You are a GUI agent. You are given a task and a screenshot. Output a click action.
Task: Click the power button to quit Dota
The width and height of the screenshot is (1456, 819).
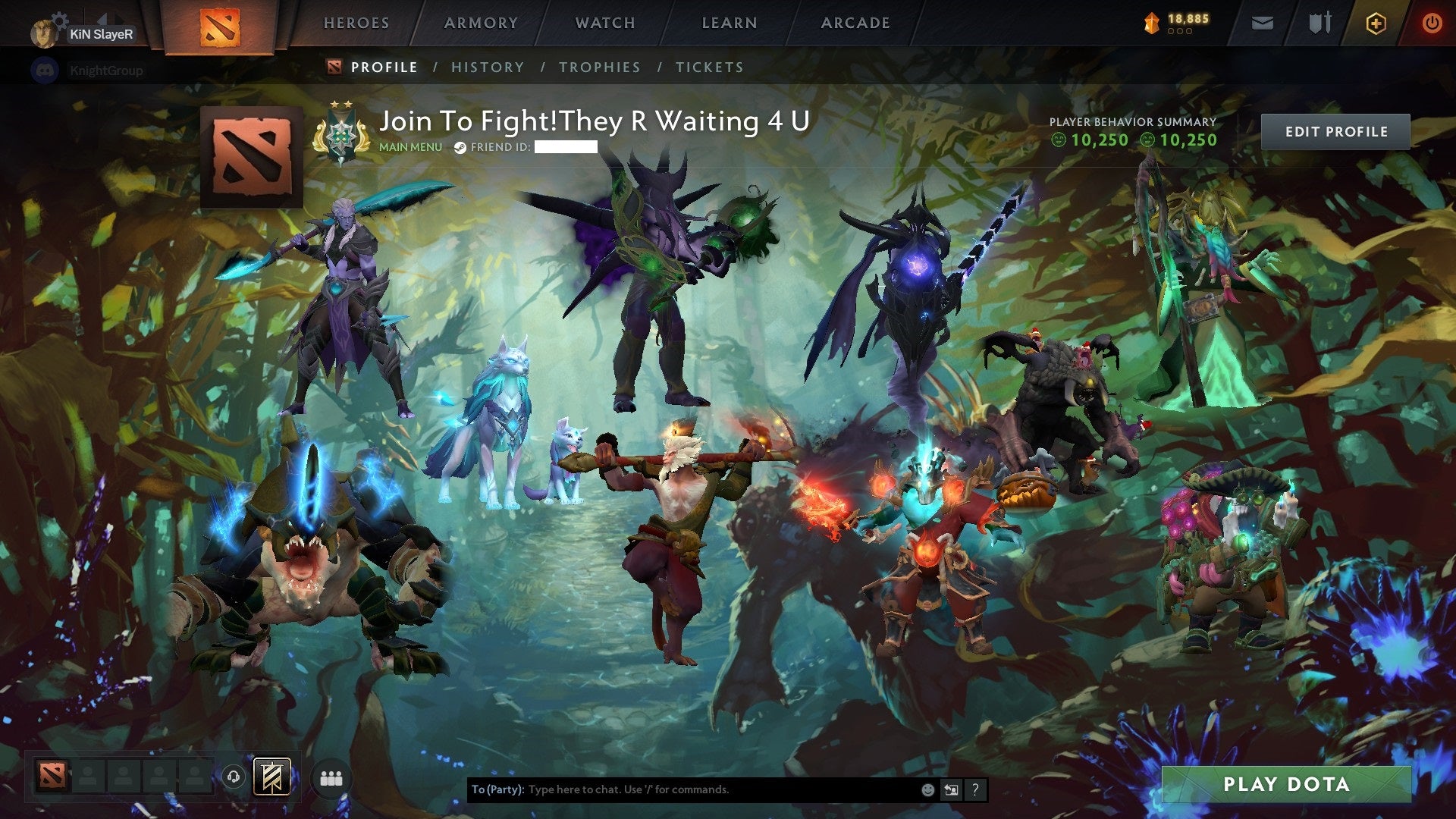point(1432,23)
